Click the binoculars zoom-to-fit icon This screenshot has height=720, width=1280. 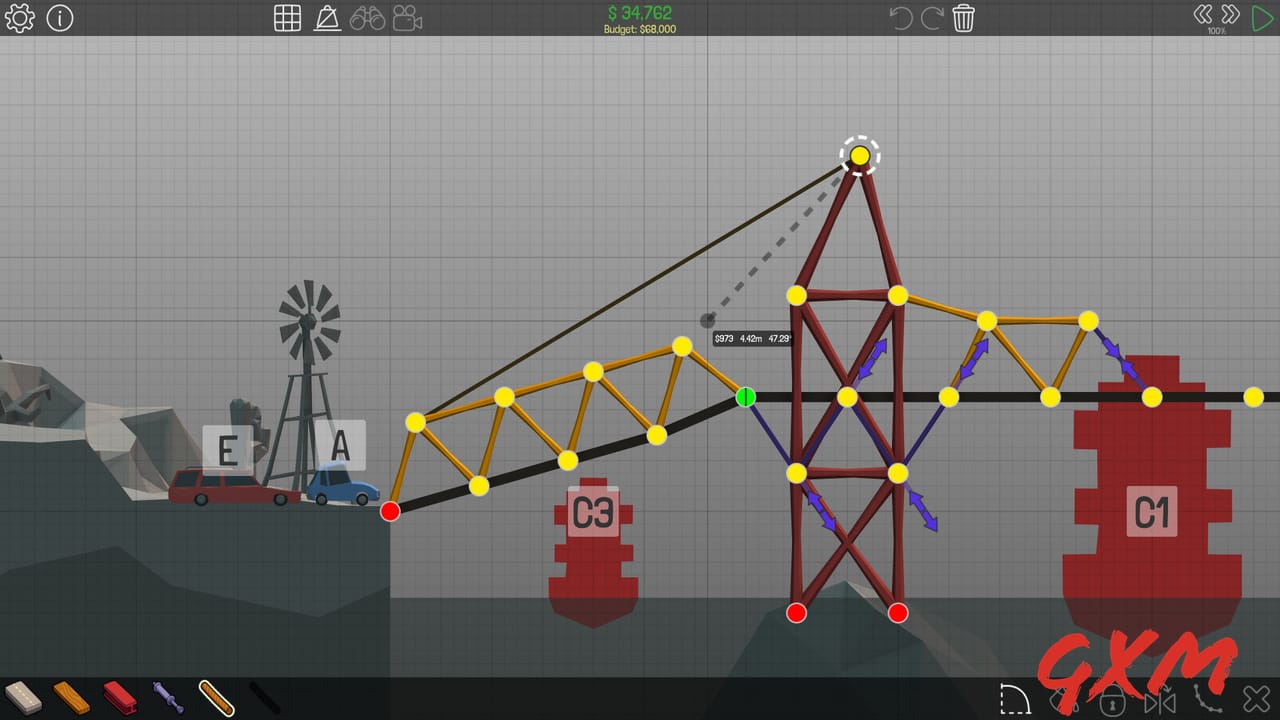(x=369, y=17)
